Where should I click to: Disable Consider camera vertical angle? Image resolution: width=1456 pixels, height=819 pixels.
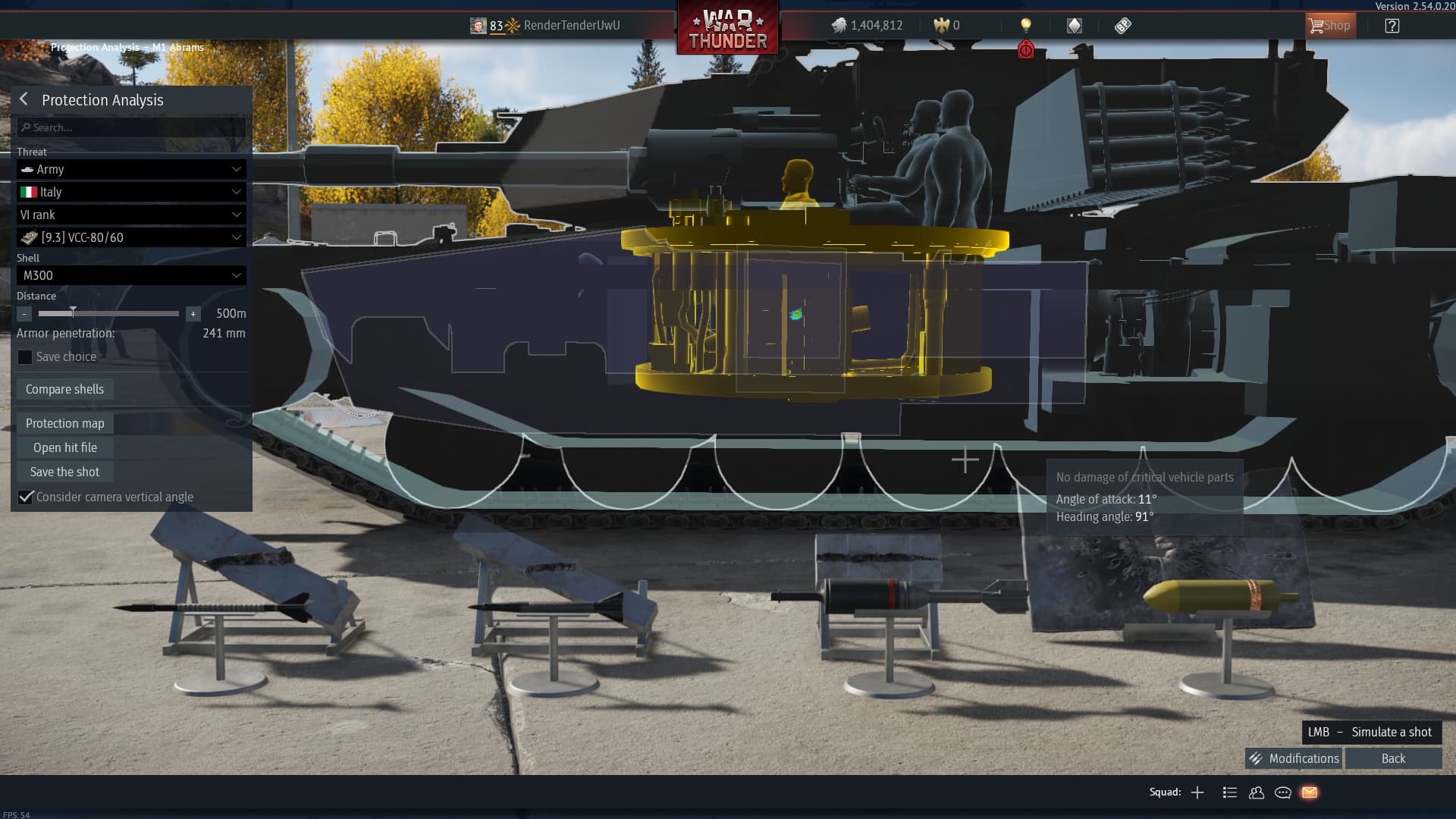[x=27, y=497]
